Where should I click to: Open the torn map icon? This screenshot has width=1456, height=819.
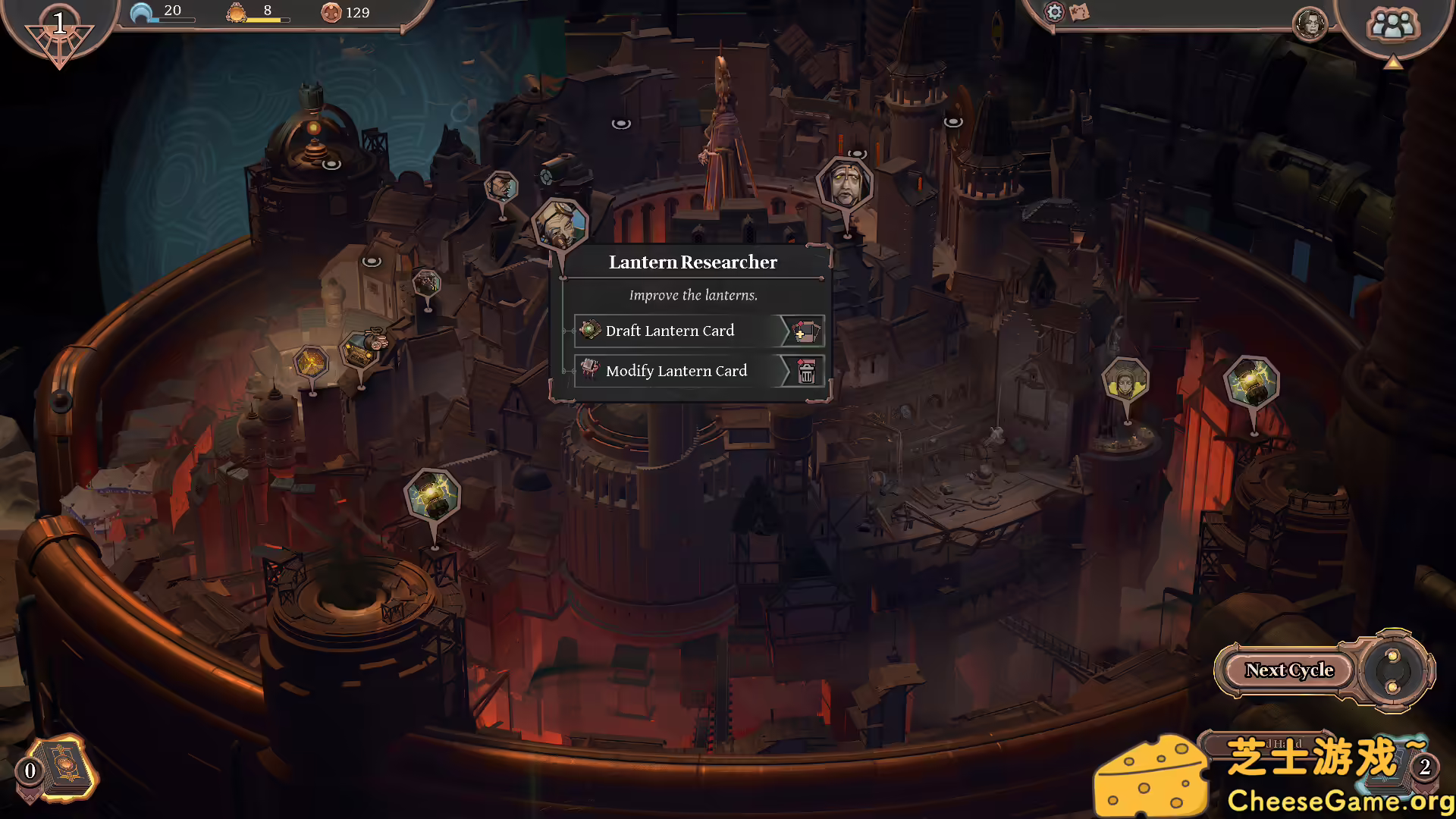(1079, 12)
